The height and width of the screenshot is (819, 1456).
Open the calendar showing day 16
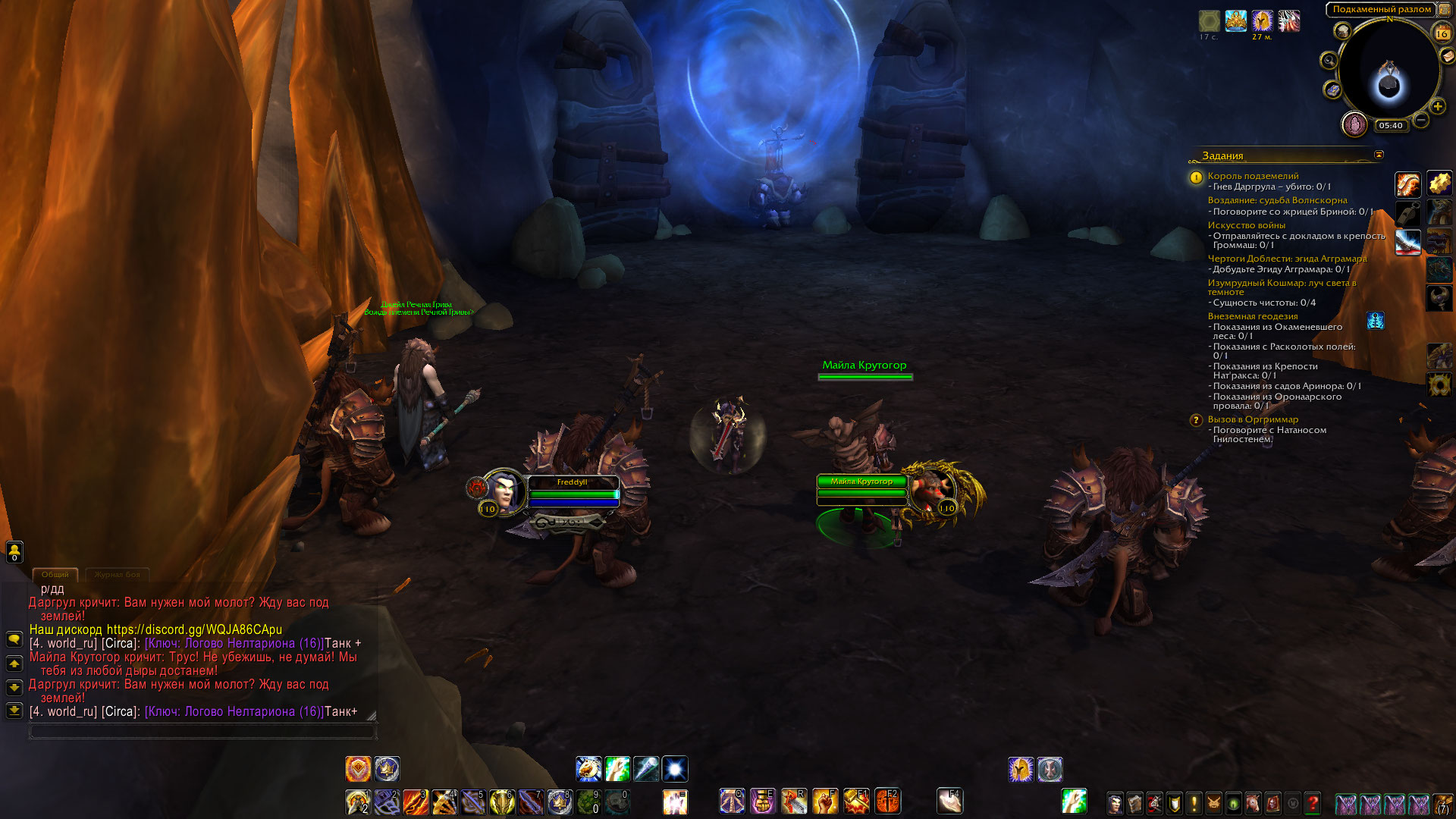click(x=1442, y=33)
